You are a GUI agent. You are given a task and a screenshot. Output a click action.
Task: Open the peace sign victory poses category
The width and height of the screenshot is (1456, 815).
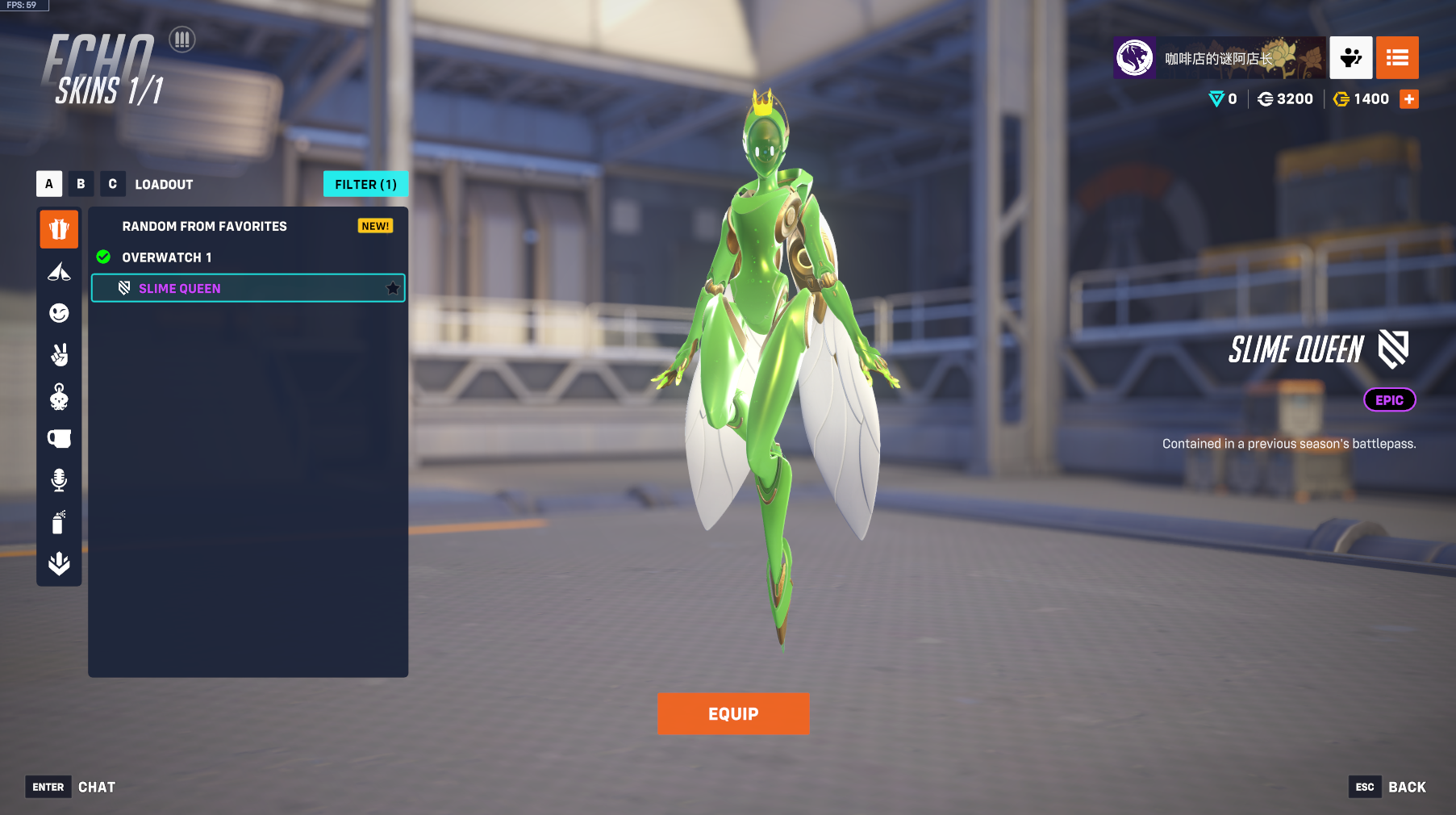(x=59, y=355)
